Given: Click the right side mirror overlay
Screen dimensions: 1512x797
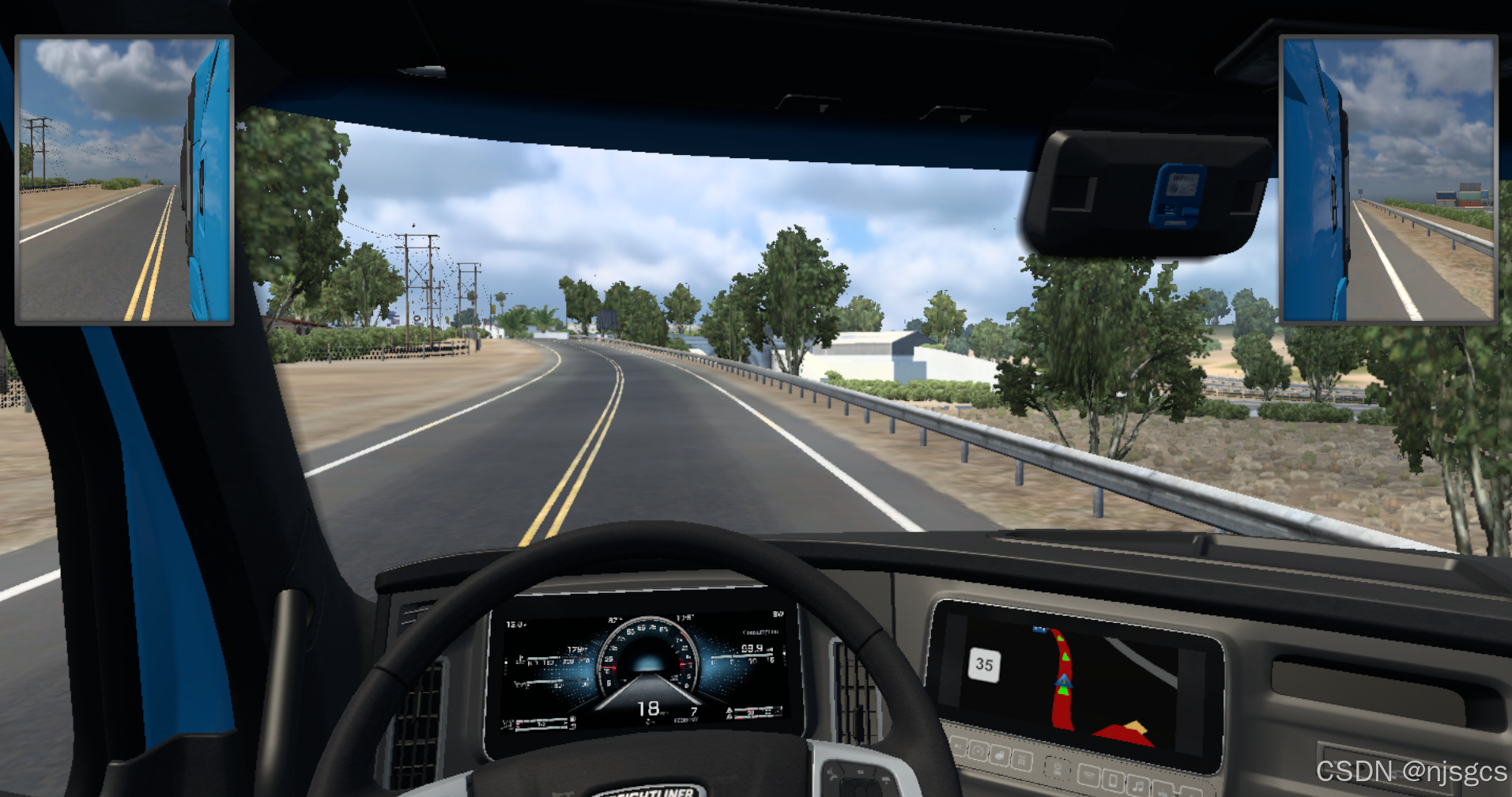Looking at the screenshot, I should (1388, 180).
